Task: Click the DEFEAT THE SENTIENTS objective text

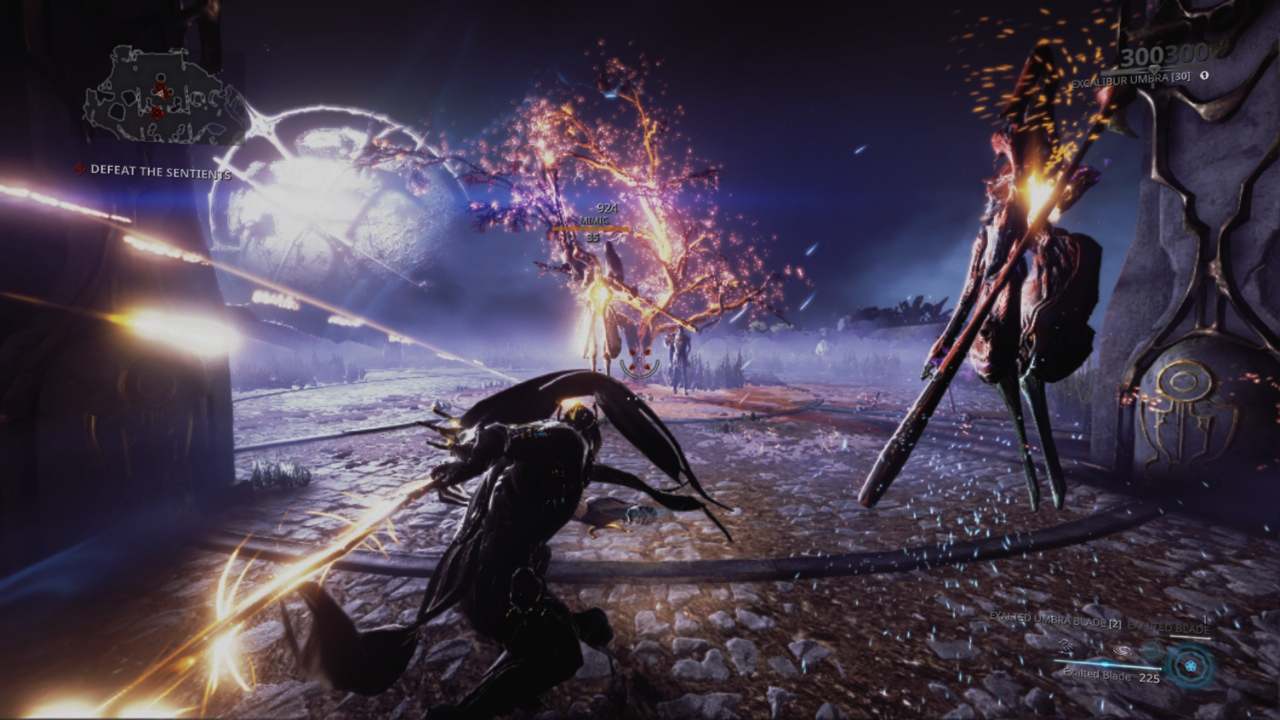Action: pyautogui.click(x=160, y=171)
